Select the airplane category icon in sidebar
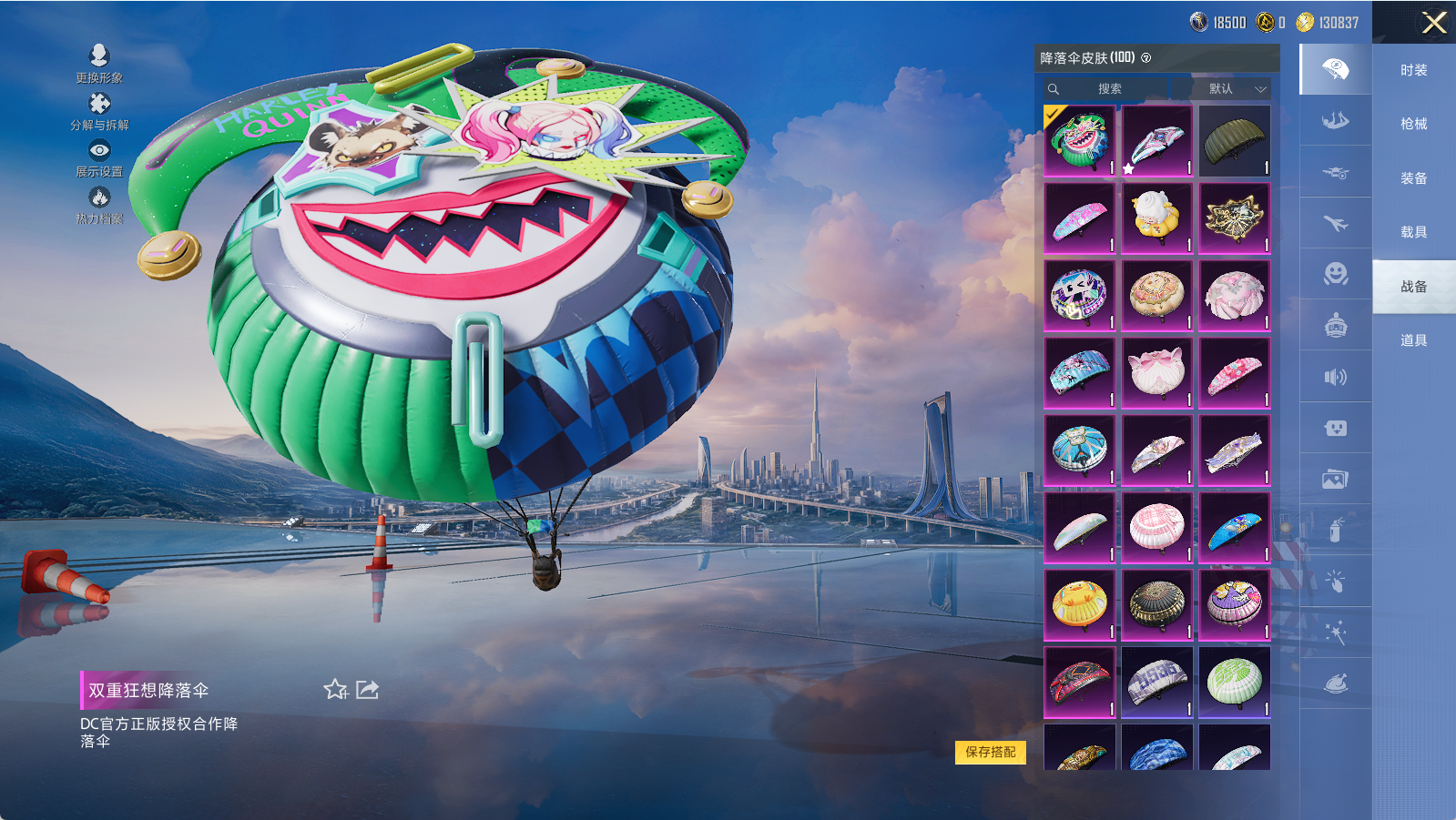The height and width of the screenshot is (820, 1456). pyautogui.click(x=1335, y=223)
